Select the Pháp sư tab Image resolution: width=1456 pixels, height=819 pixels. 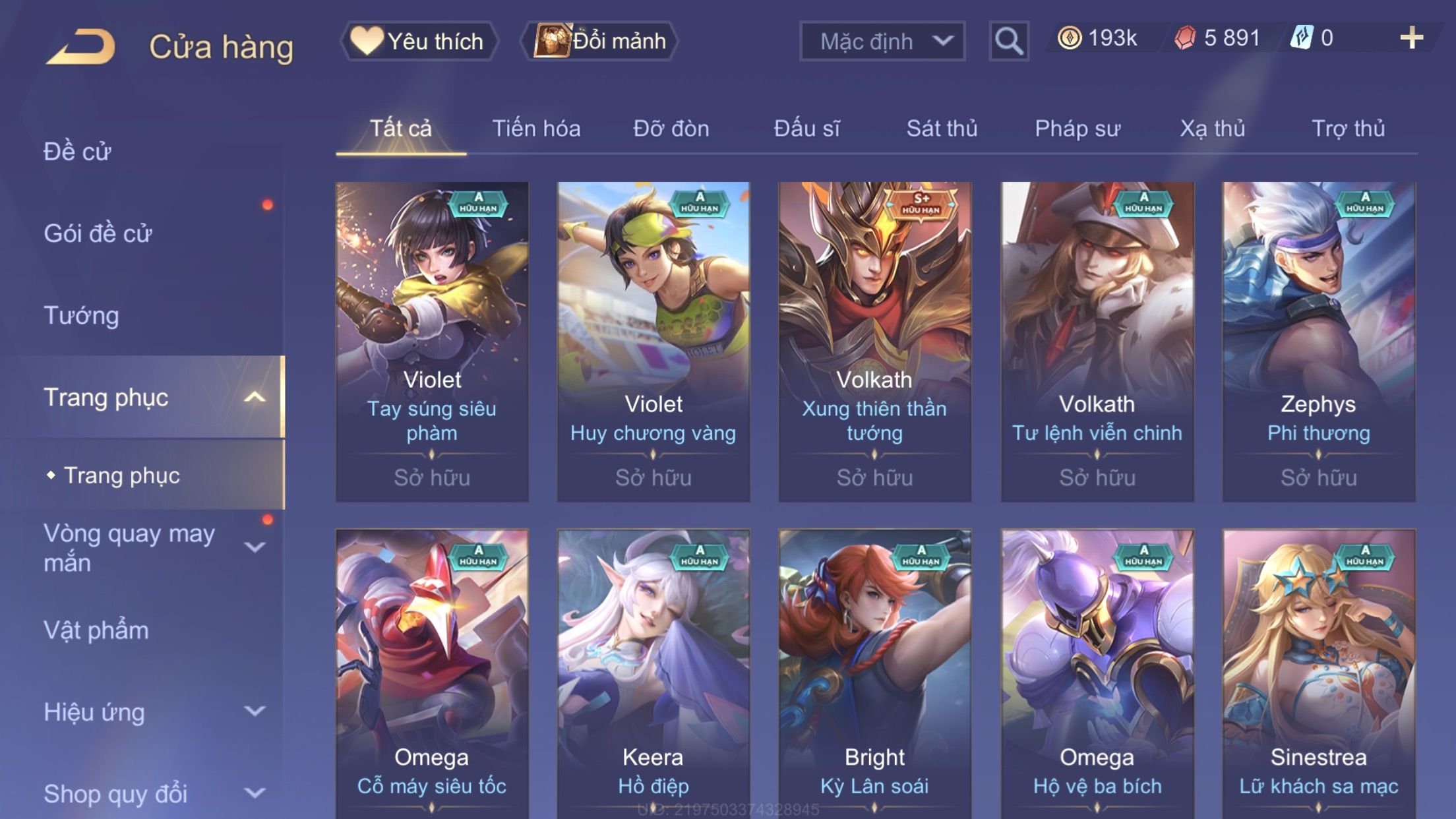(x=1077, y=129)
